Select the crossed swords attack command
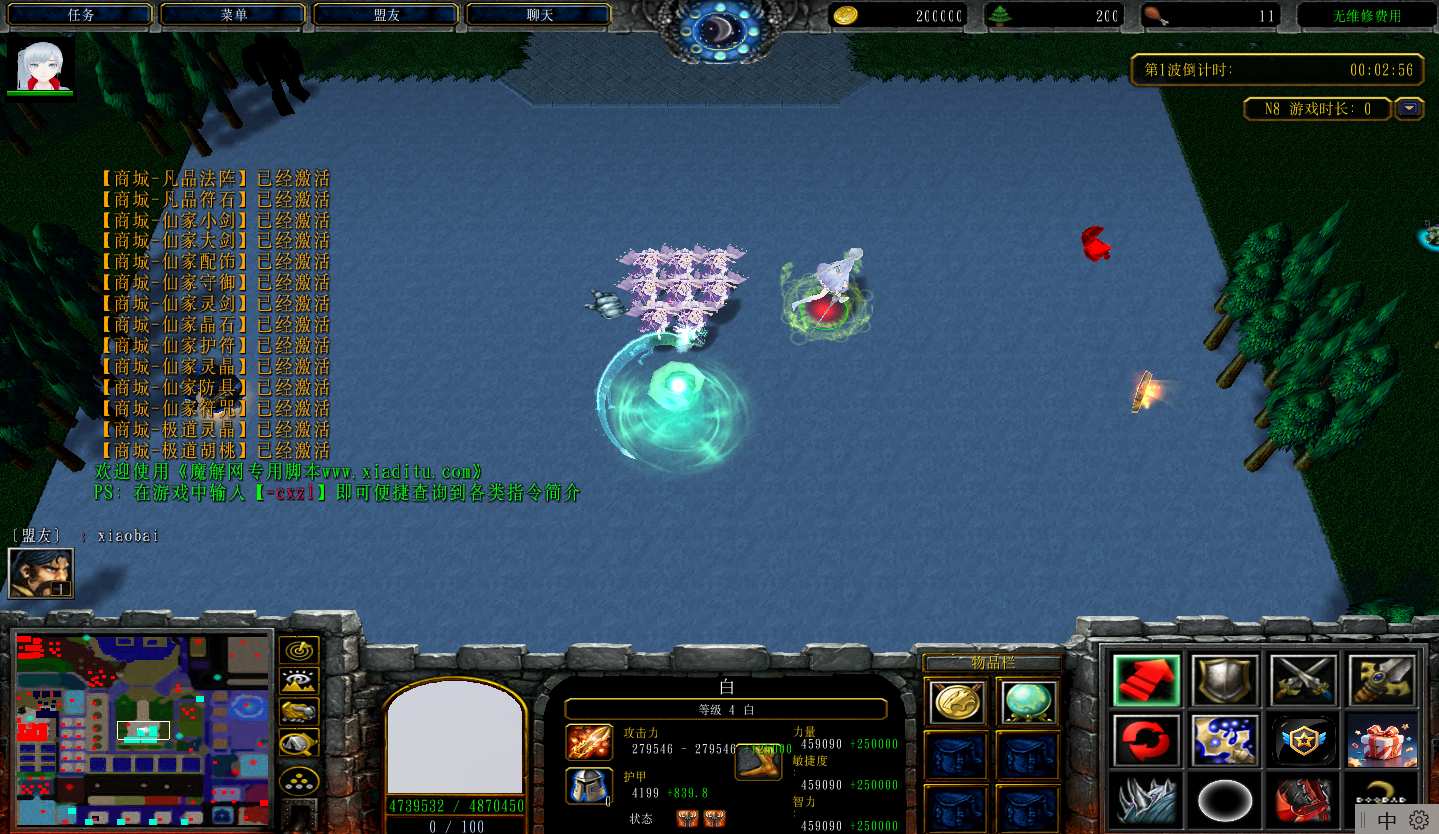 1303,682
